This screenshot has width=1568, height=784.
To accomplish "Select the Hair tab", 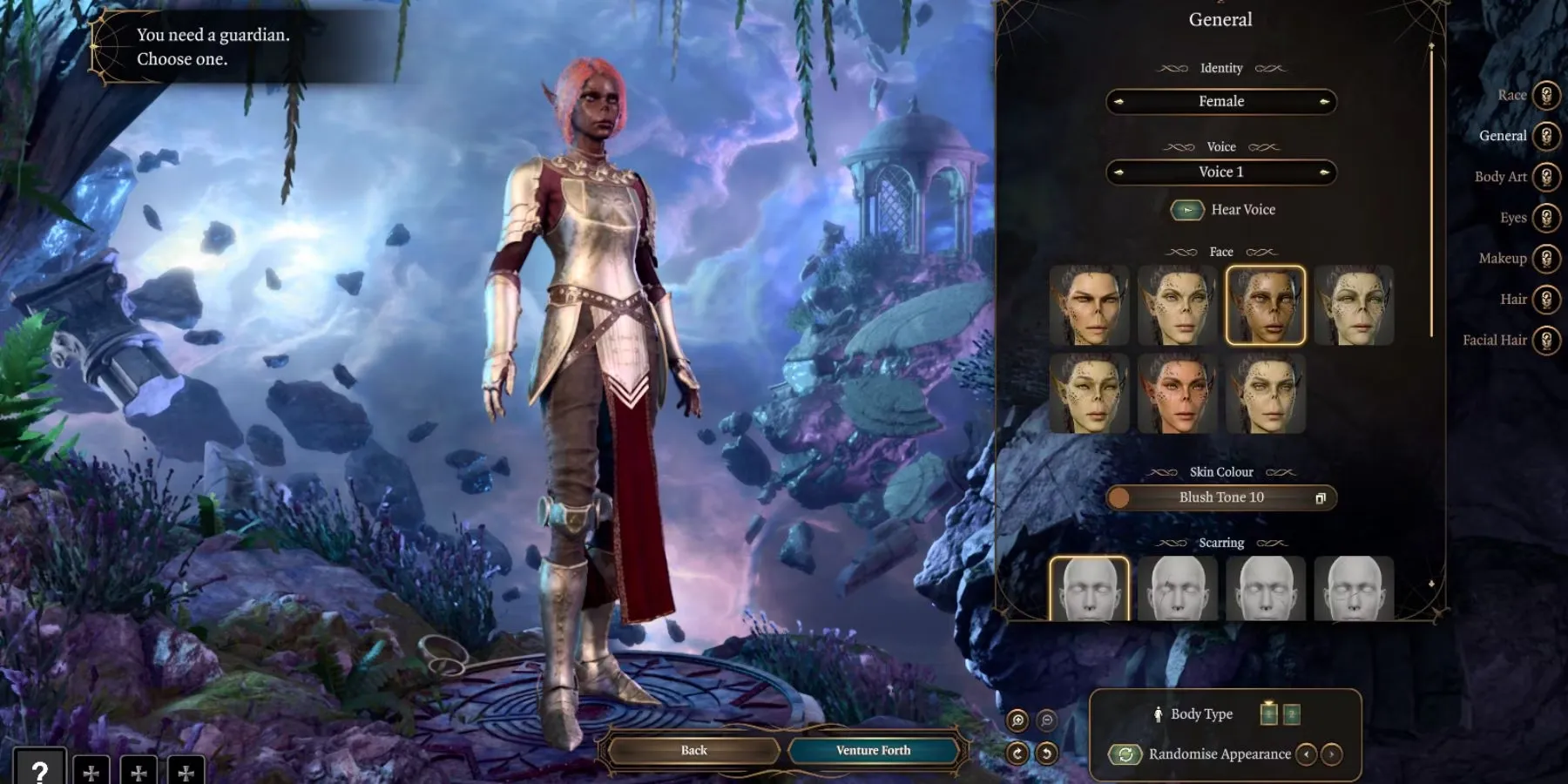I will 1545,300.
